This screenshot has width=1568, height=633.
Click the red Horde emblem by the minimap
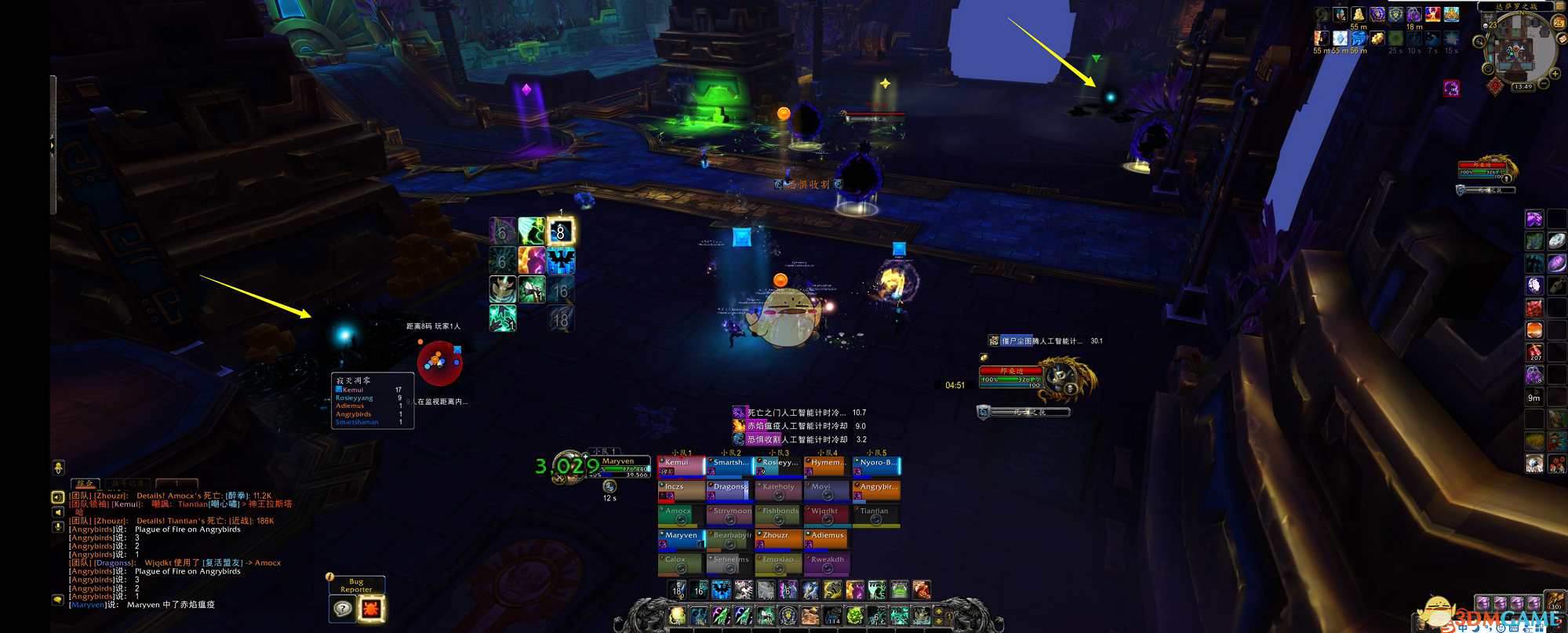[1496, 85]
